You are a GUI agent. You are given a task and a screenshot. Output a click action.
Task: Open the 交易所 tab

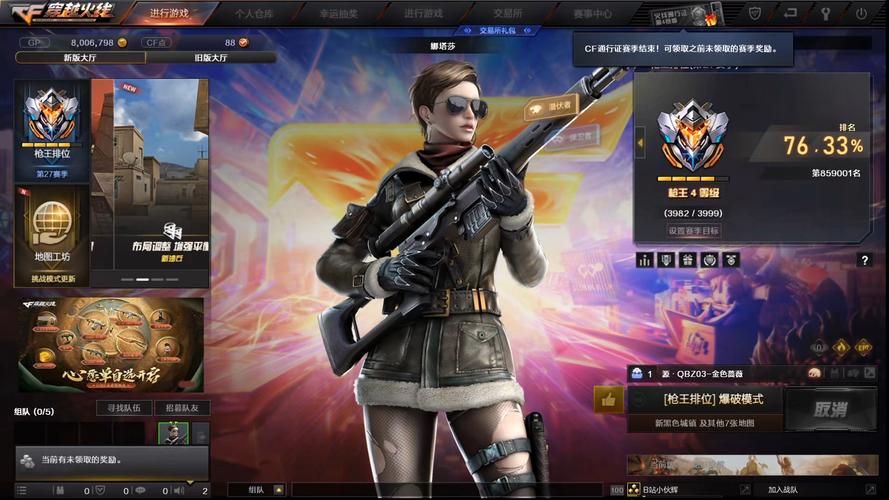[x=505, y=14]
